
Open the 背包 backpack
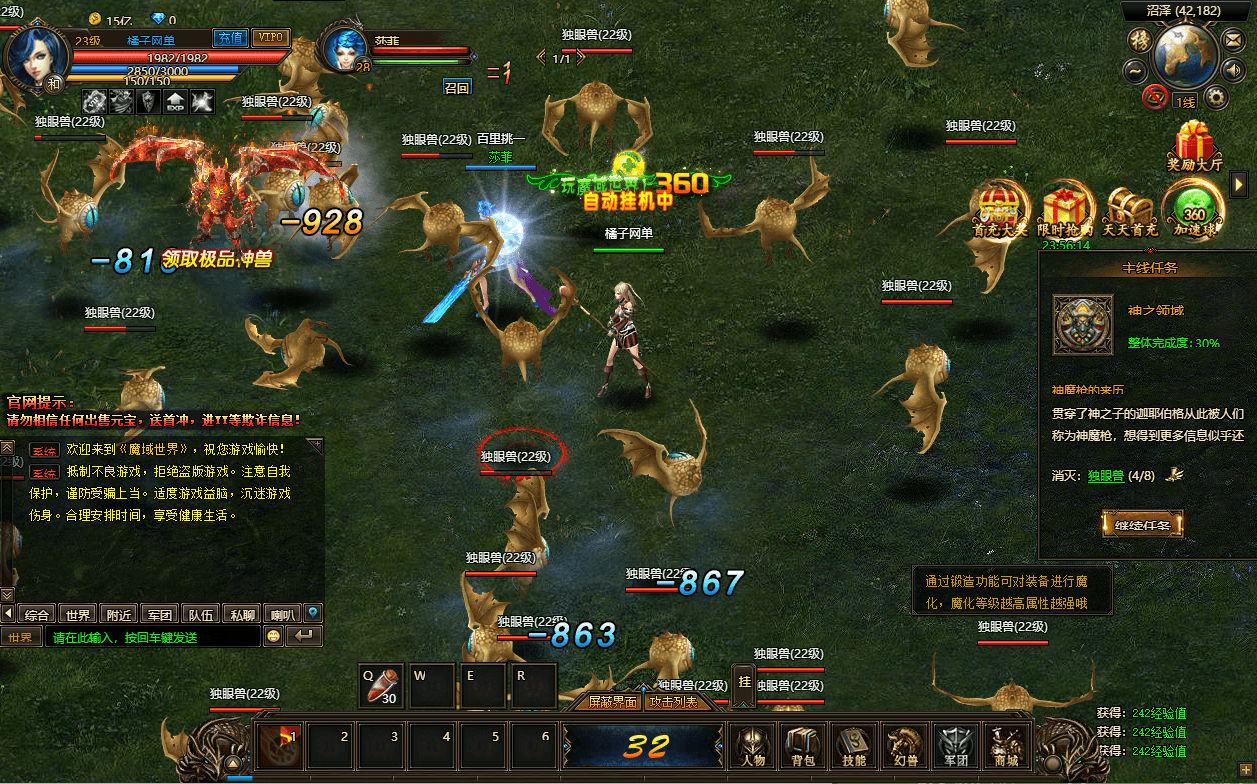click(803, 745)
